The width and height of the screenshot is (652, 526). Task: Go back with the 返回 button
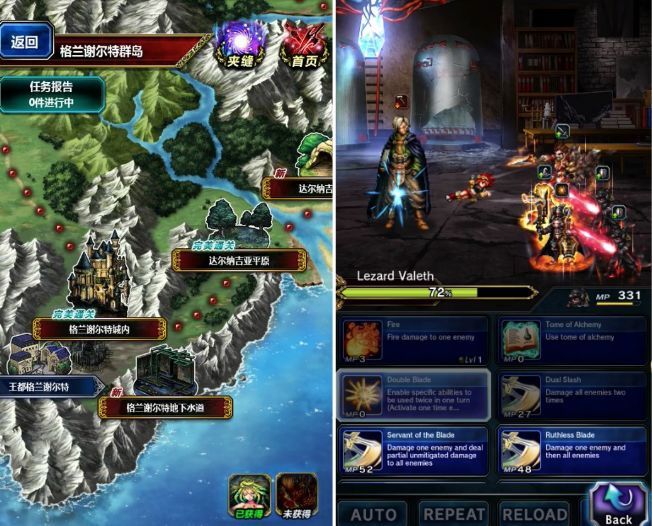(x=24, y=42)
